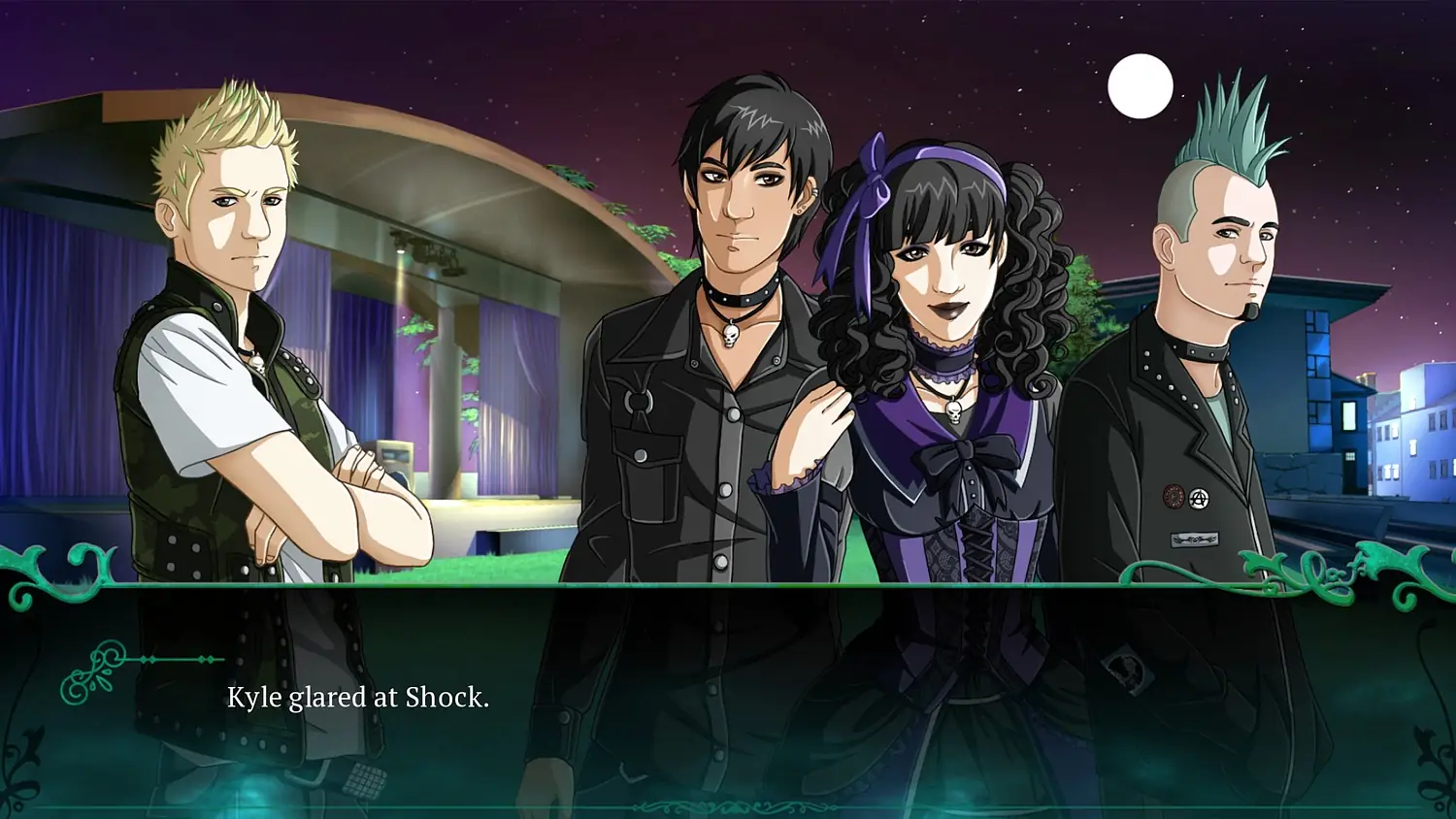Image resolution: width=1456 pixels, height=819 pixels.
Task: Click the dialogue text reading 'Kyle glared at Shock.'
Action: pyautogui.click(x=359, y=697)
